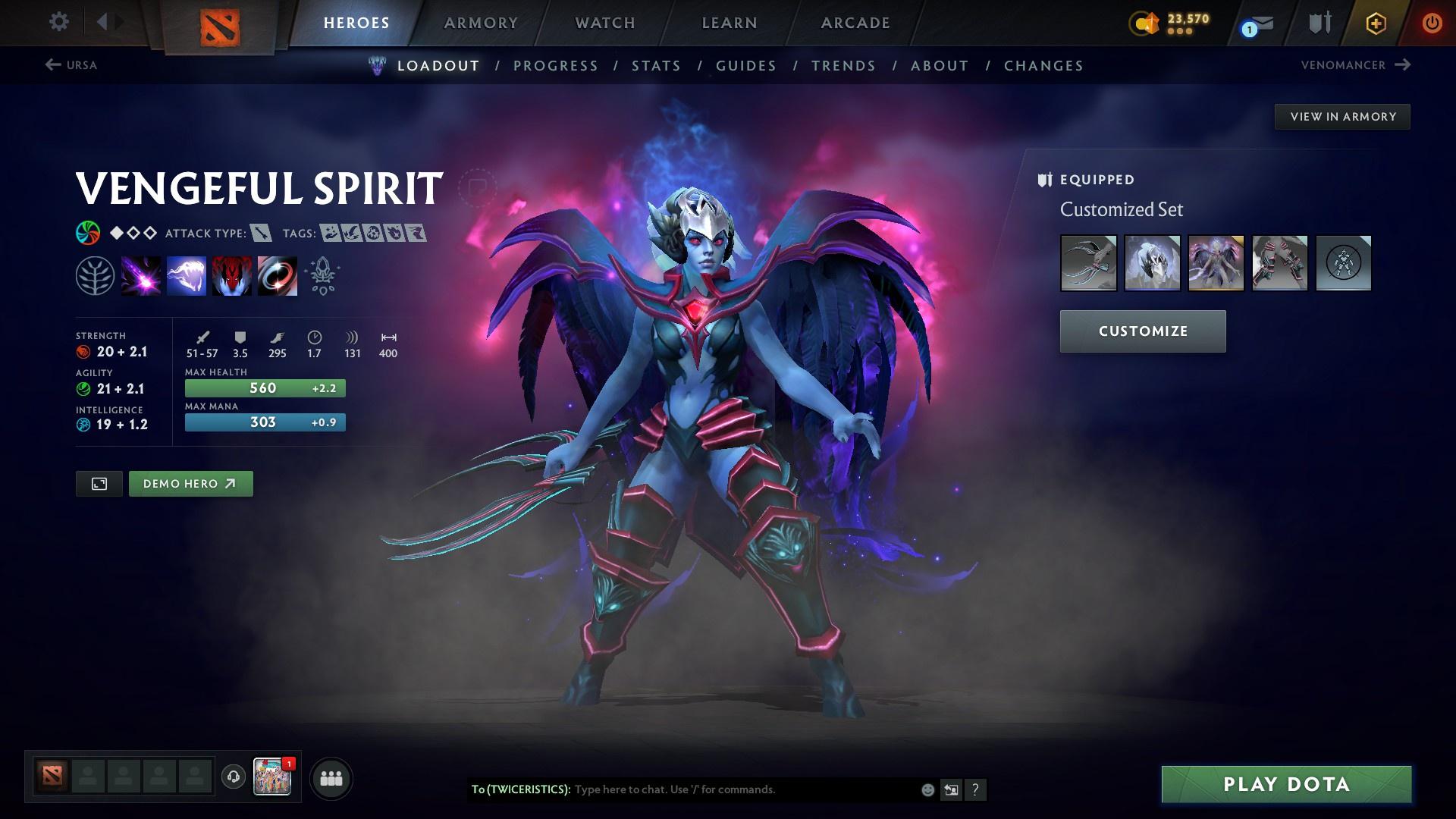
Task: View the Nether Swap ability icon
Action: pyautogui.click(x=278, y=275)
